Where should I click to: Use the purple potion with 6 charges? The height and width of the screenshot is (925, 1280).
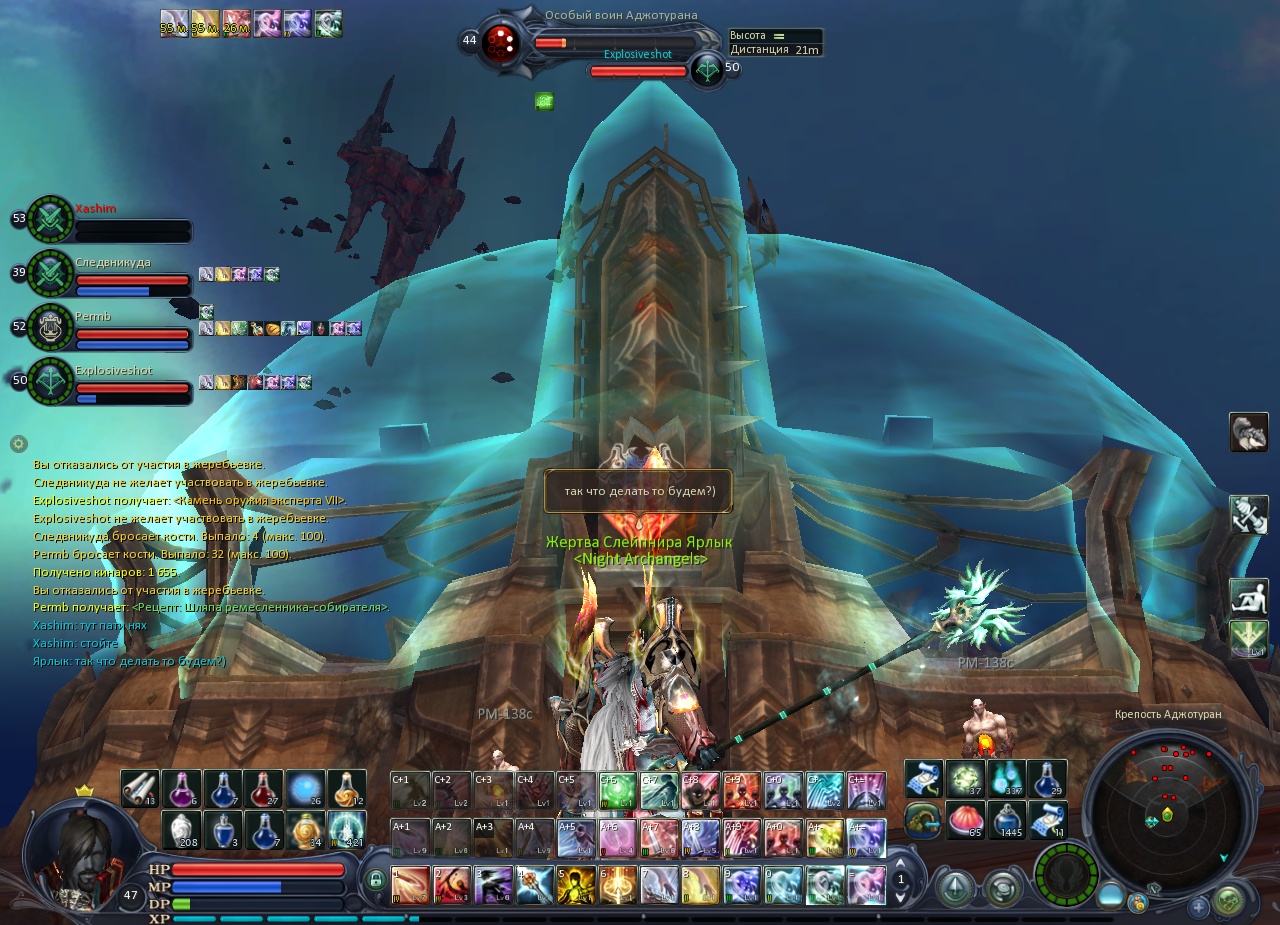click(182, 789)
